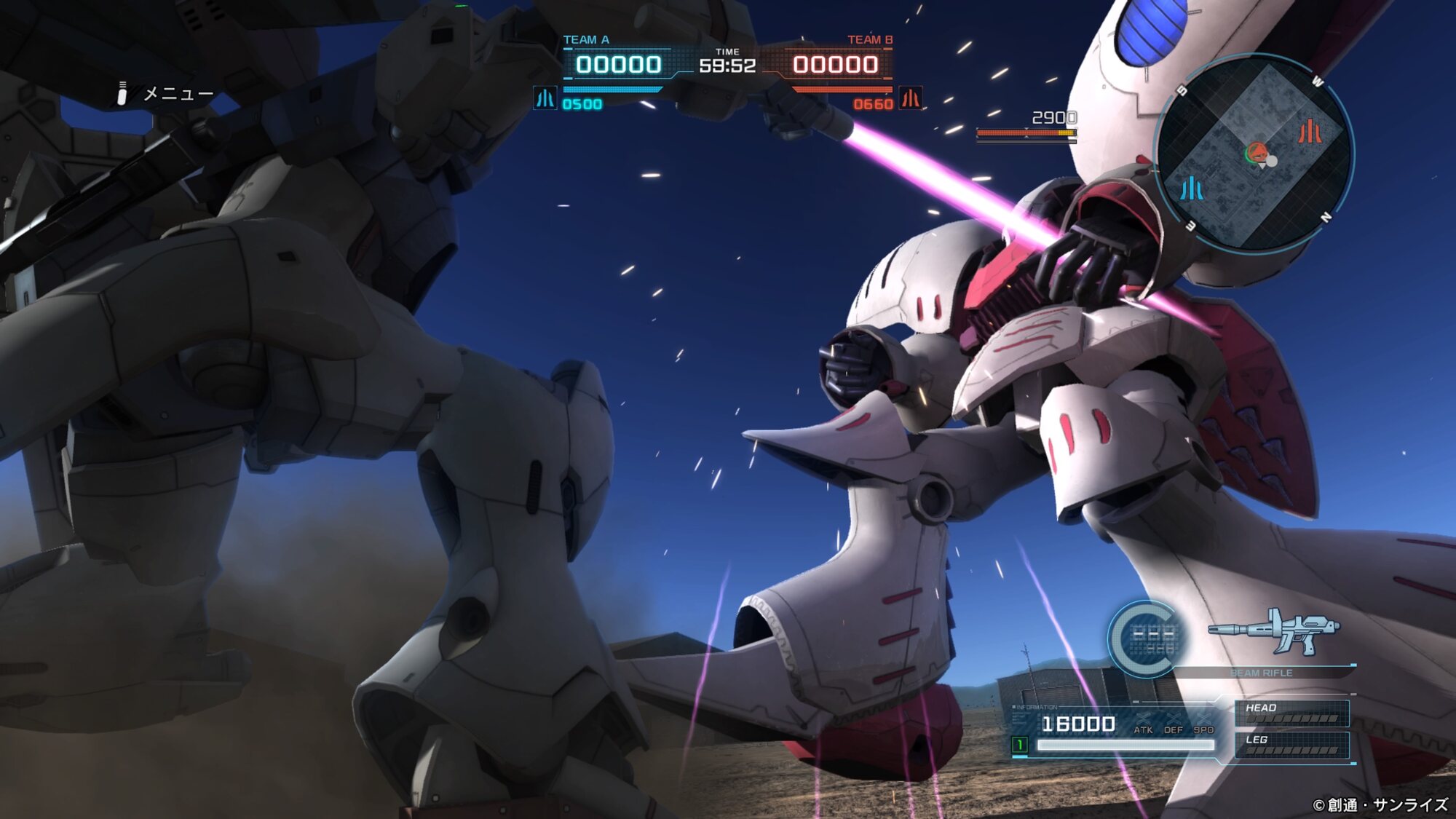Select the Beam Rifle weapon icon
Viewport: 1456px width, 819px height.
1274,631
